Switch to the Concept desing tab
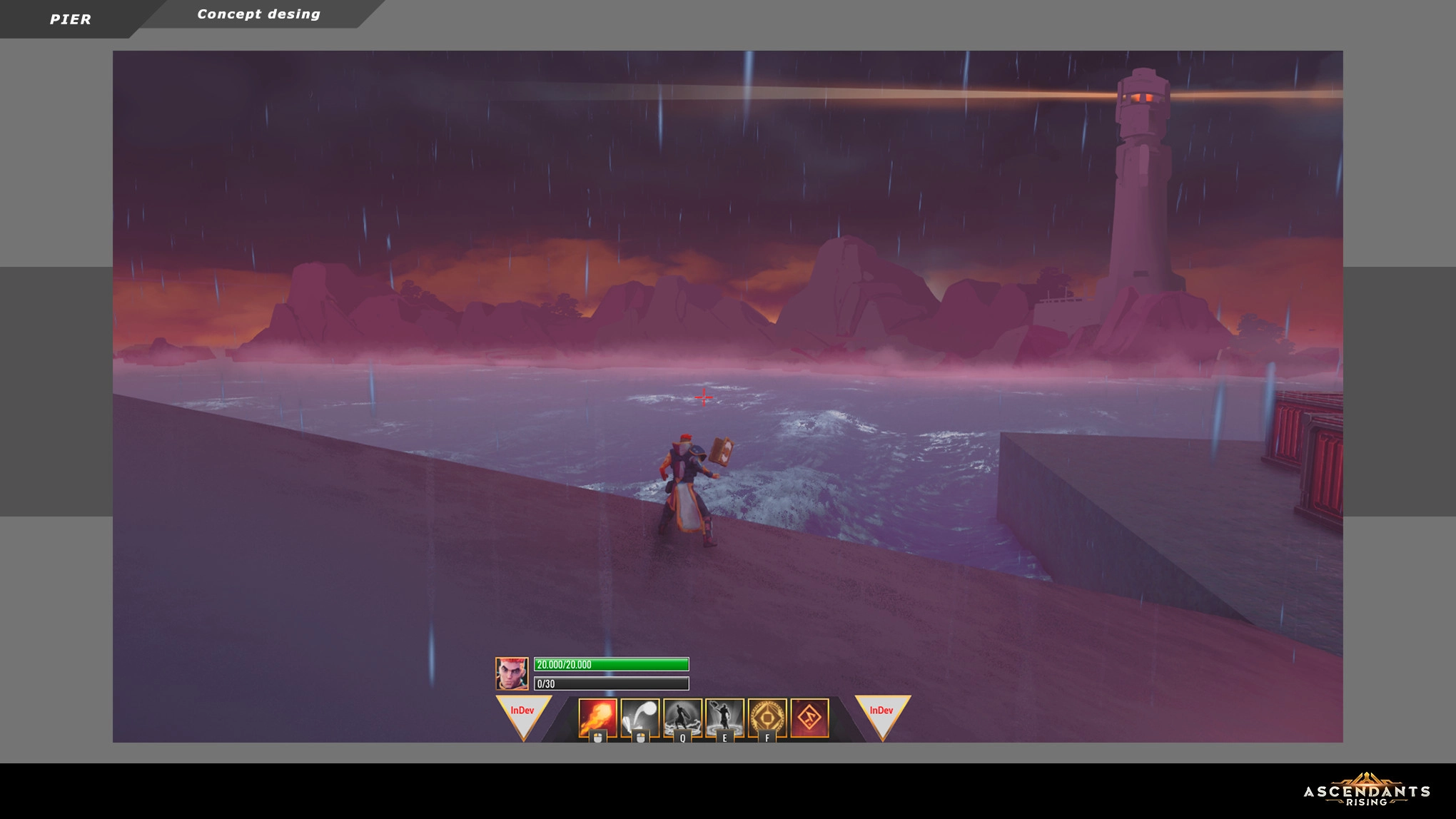1456x819 pixels. click(x=258, y=14)
